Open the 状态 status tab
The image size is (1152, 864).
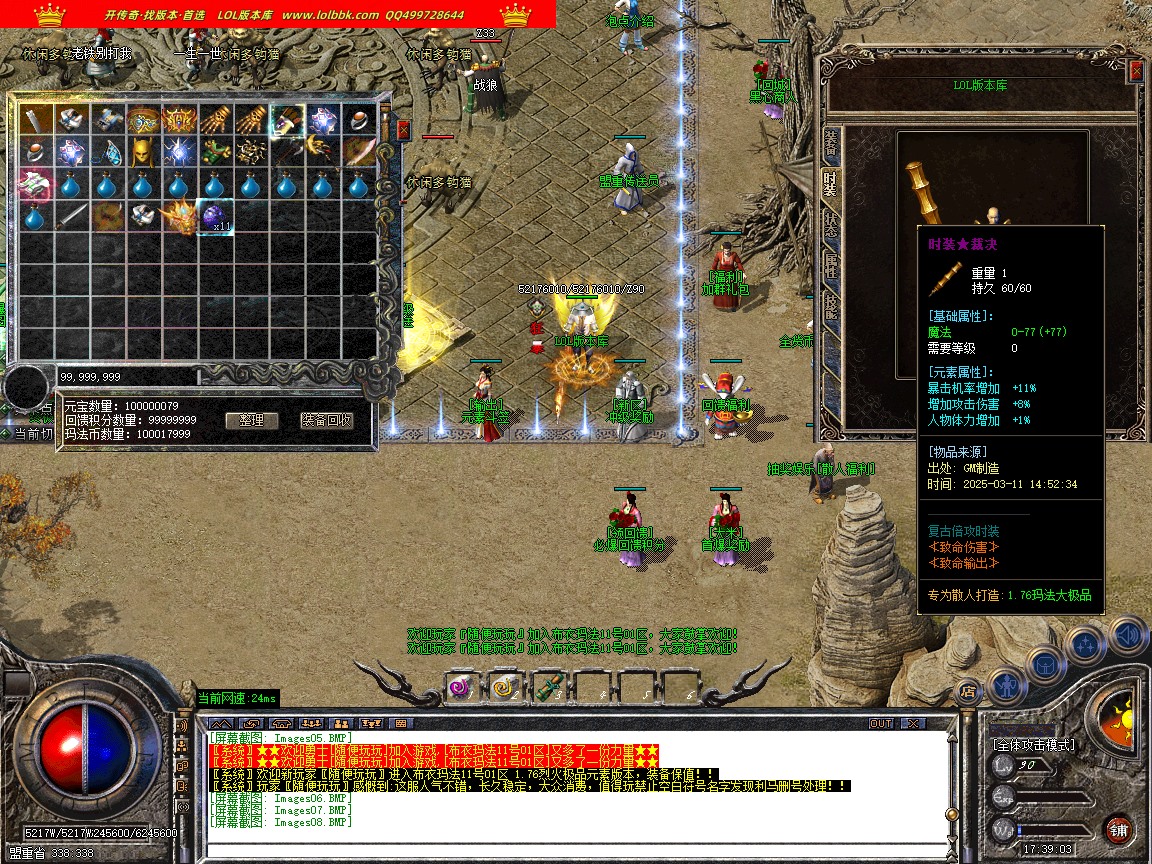(x=830, y=224)
